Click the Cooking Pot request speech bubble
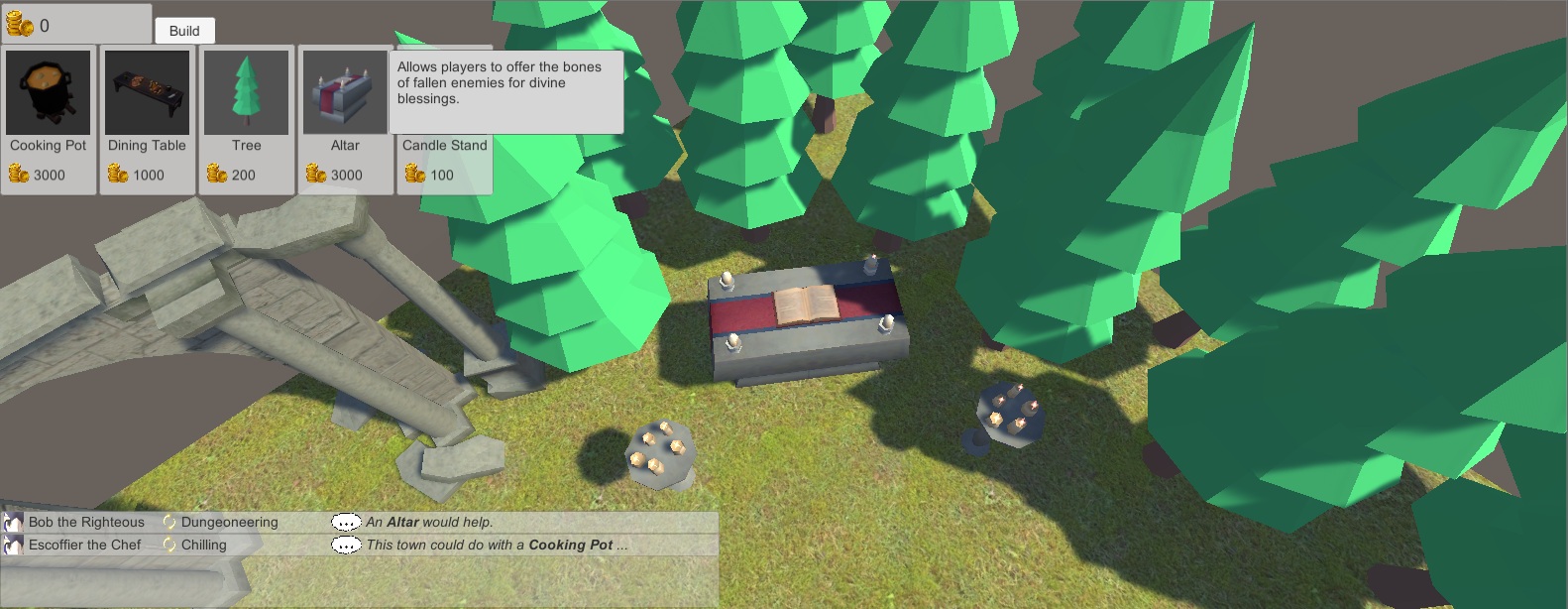This screenshot has height=609, width=1568. (x=346, y=545)
